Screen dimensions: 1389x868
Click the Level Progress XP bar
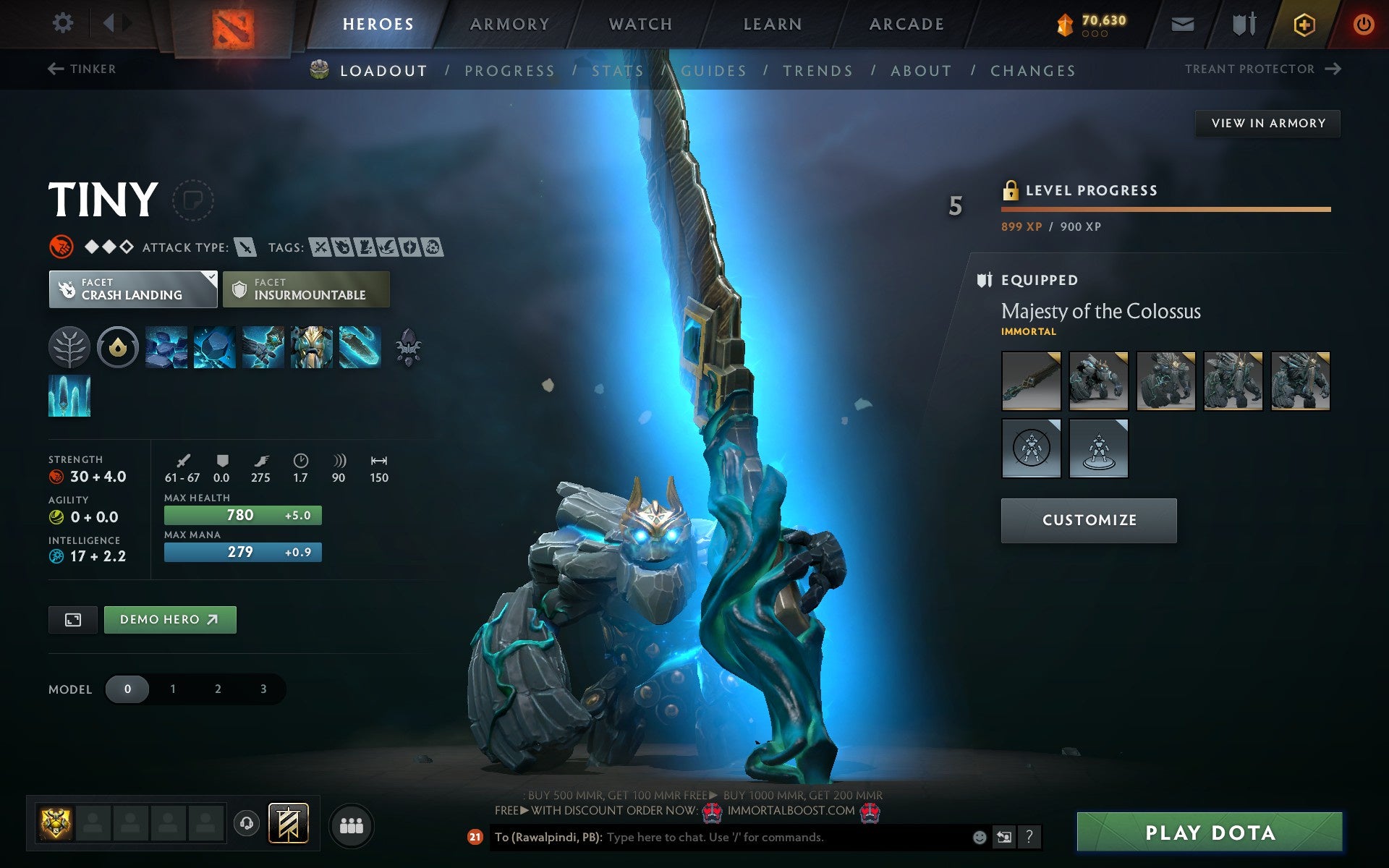pyautogui.click(x=1165, y=210)
